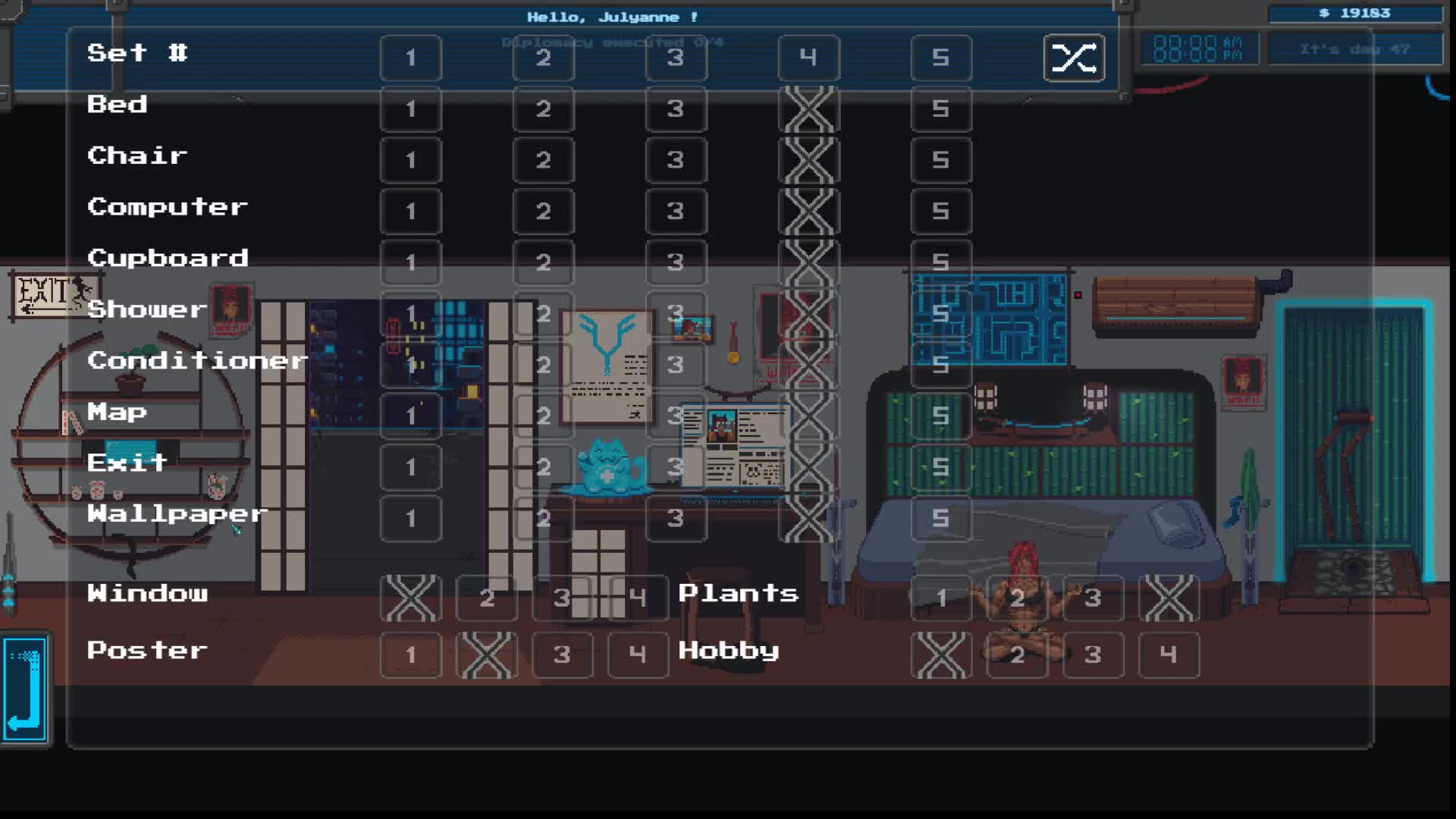The image size is (1456, 819).
Task: Pick Computer style option 5
Action: point(940,212)
